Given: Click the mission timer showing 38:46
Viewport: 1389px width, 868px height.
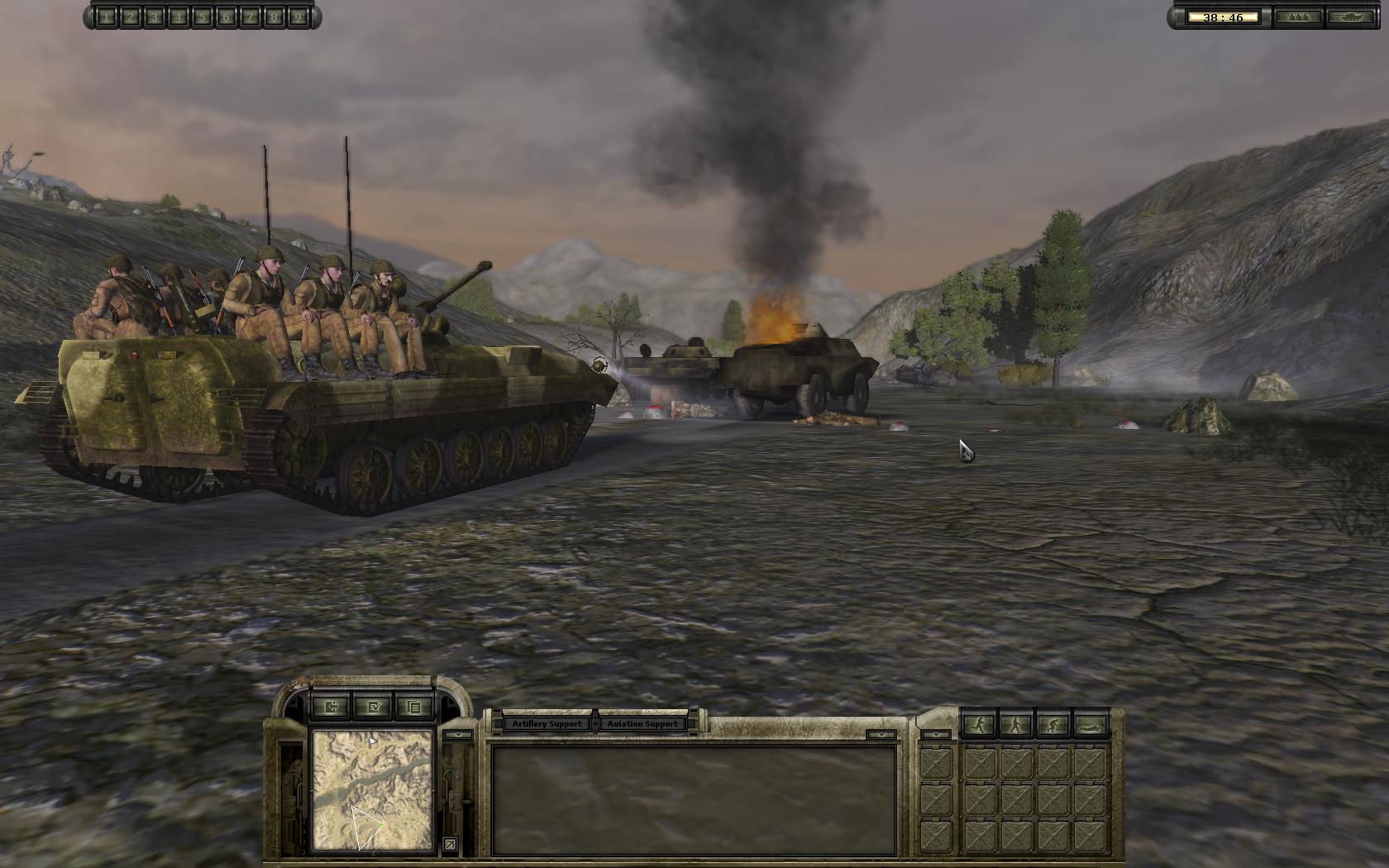Looking at the screenshot, I should tap(1224, 17).
